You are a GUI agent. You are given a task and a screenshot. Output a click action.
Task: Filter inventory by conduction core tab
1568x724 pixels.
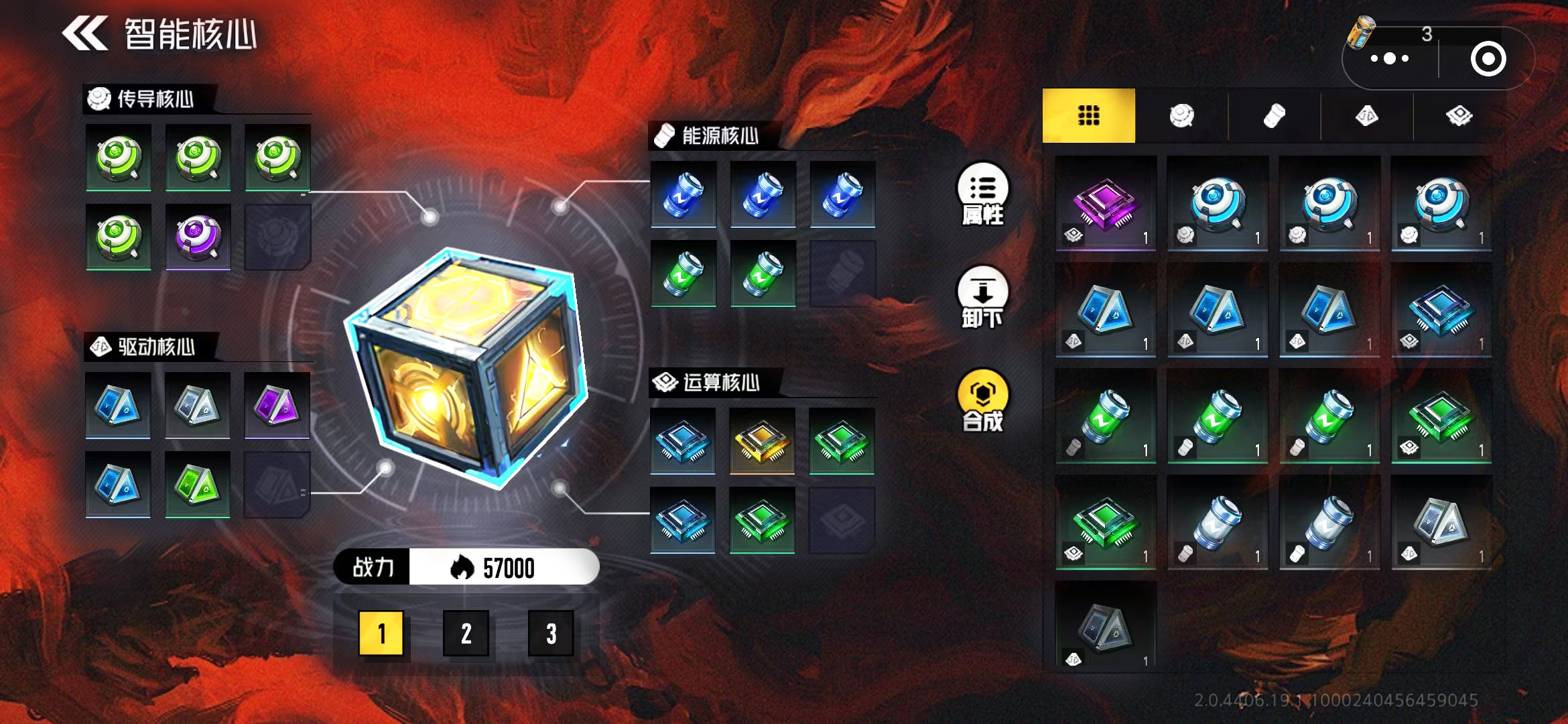[x=1181, y=115]
